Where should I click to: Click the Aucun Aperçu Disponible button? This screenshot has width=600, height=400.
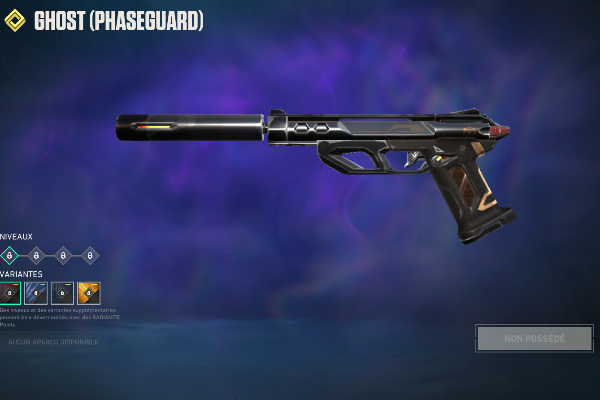pos(53,342)
